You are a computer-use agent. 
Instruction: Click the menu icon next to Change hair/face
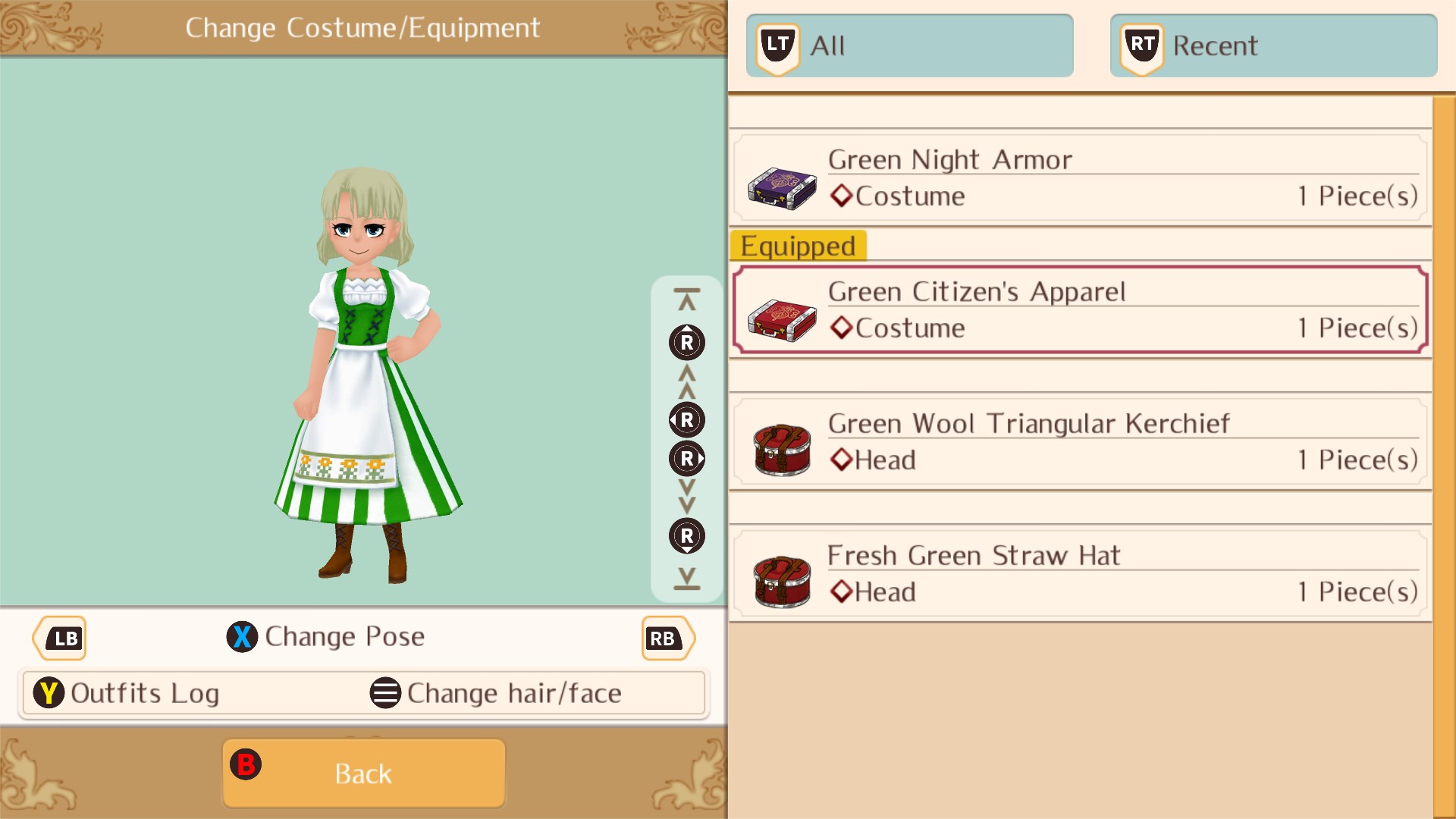click(x=385, y=692)
